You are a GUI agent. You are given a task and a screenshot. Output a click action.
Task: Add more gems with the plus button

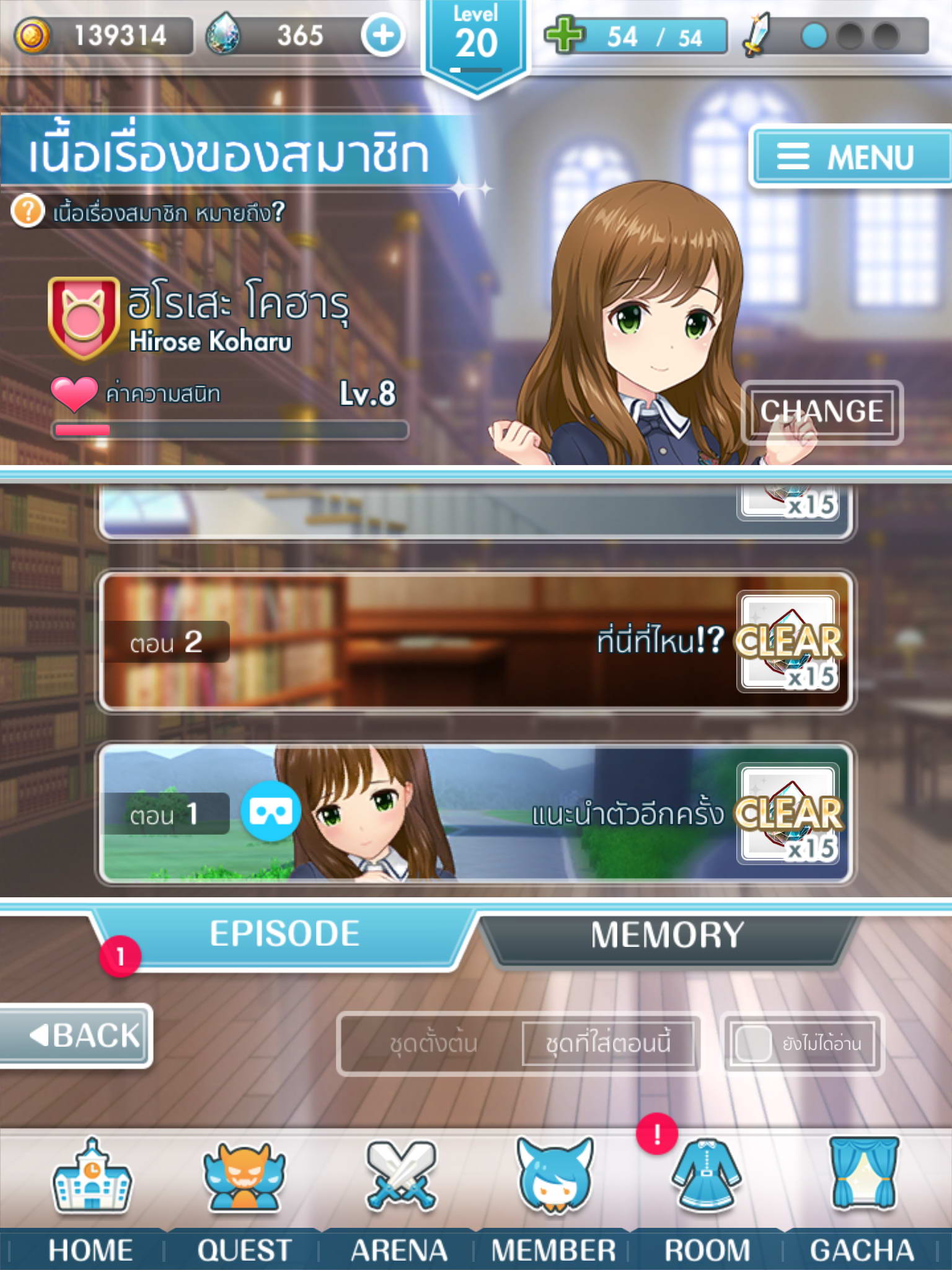(x=383, y=35)
